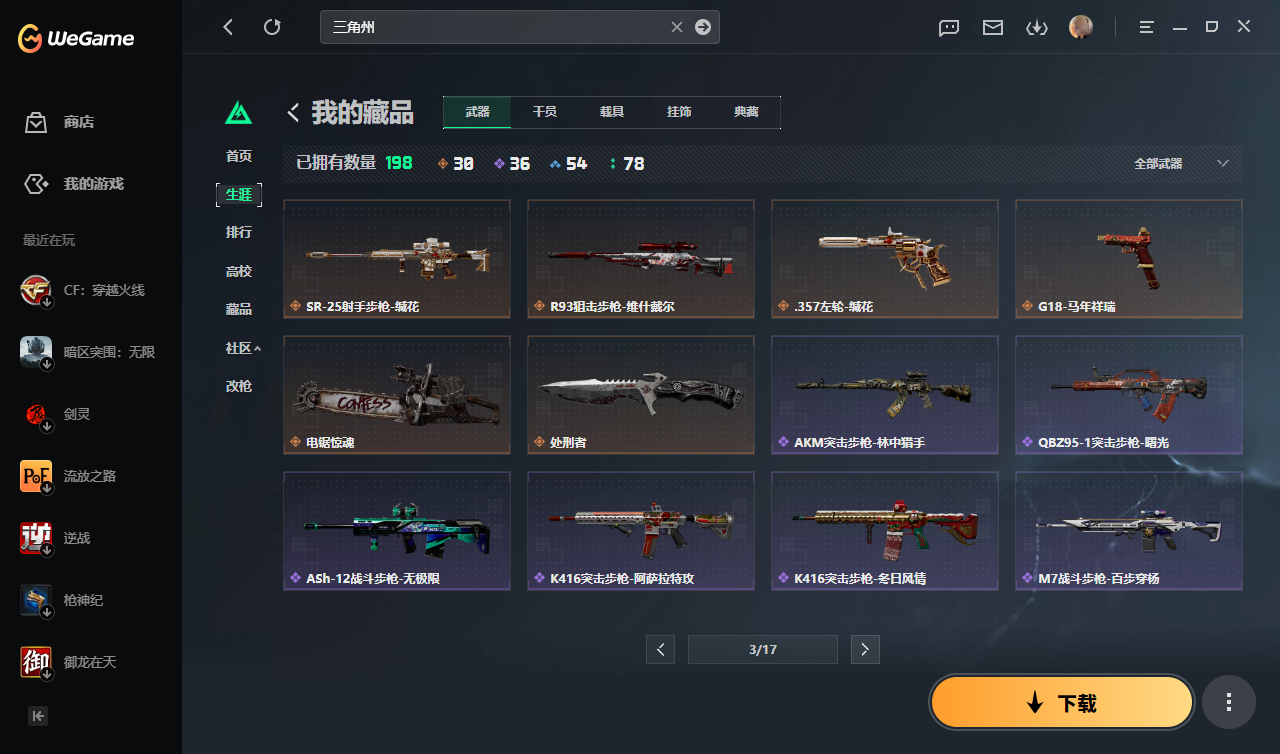Click the game acceleration download icon
Screen dimensions: 1280x754
[x=1037, y=27]
